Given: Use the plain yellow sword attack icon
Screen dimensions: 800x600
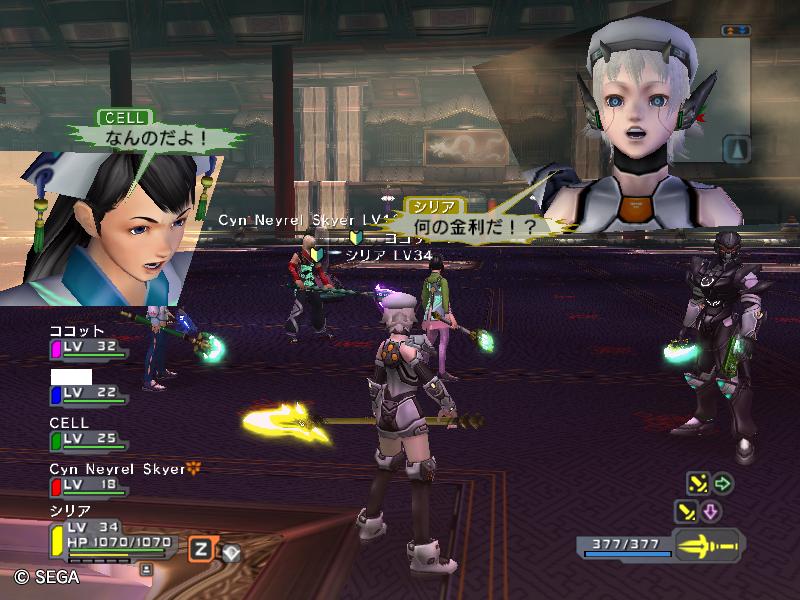Looking at the screenshot, I should pyautogui.click(x=686, y=512).
